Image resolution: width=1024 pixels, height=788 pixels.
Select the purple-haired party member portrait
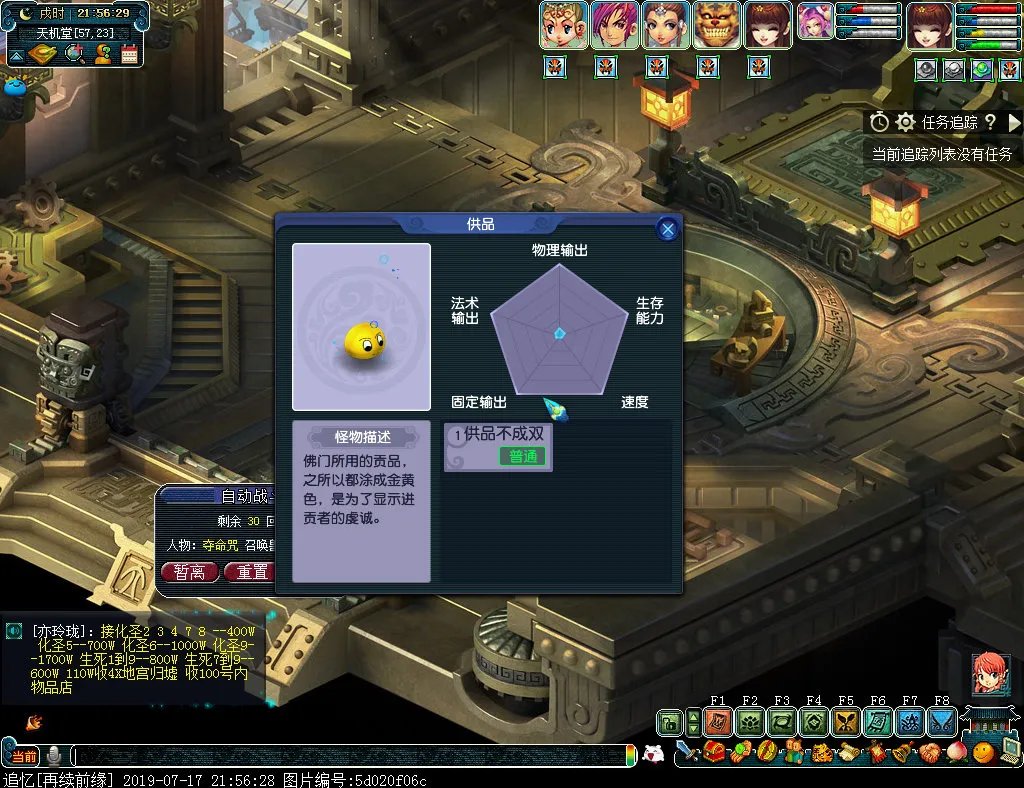[x=614, y=25]
